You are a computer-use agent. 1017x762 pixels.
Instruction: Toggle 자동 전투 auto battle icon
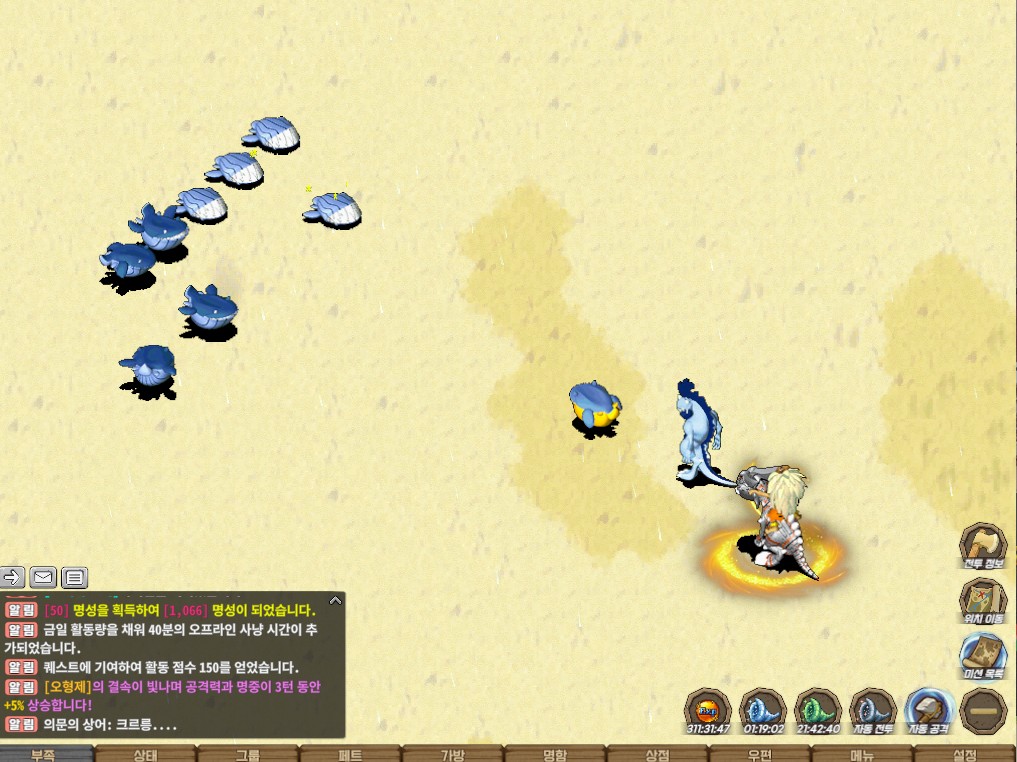[x=873, y=711]
